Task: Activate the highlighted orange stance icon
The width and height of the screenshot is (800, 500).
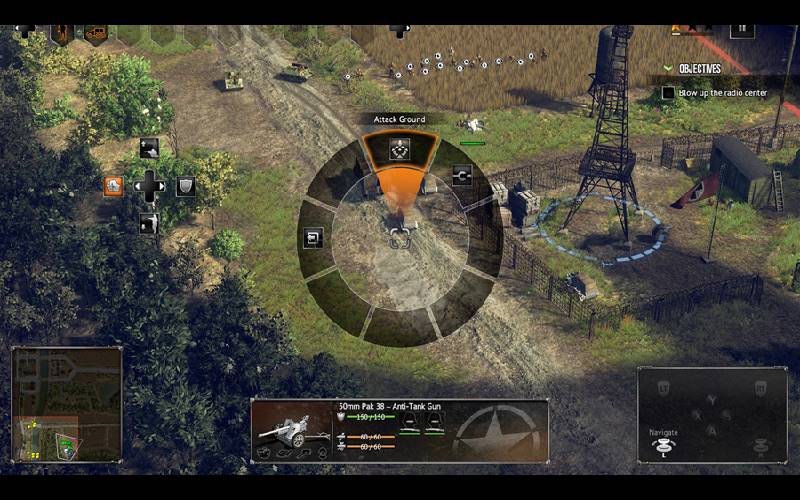Action: (114, 185)
